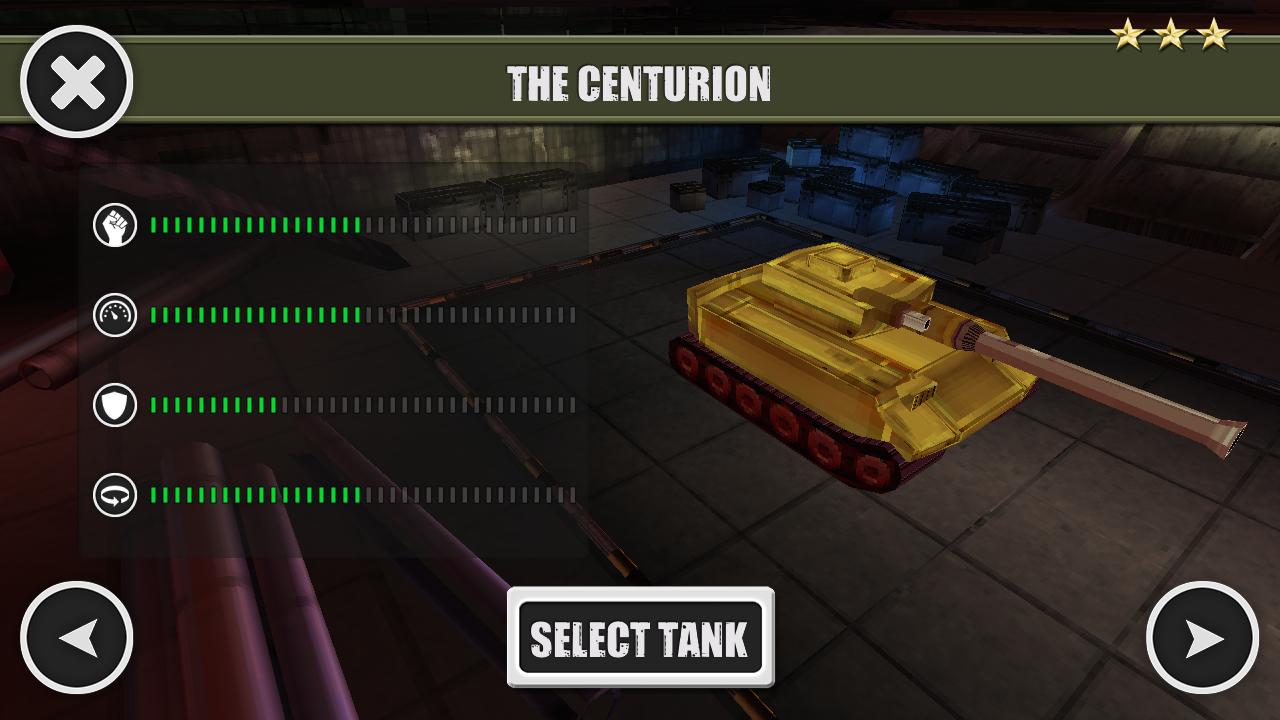The width and height of the screenshot is (1280, 720).
Task: Click the speed stat progress bar
Action: click(360, 313)
